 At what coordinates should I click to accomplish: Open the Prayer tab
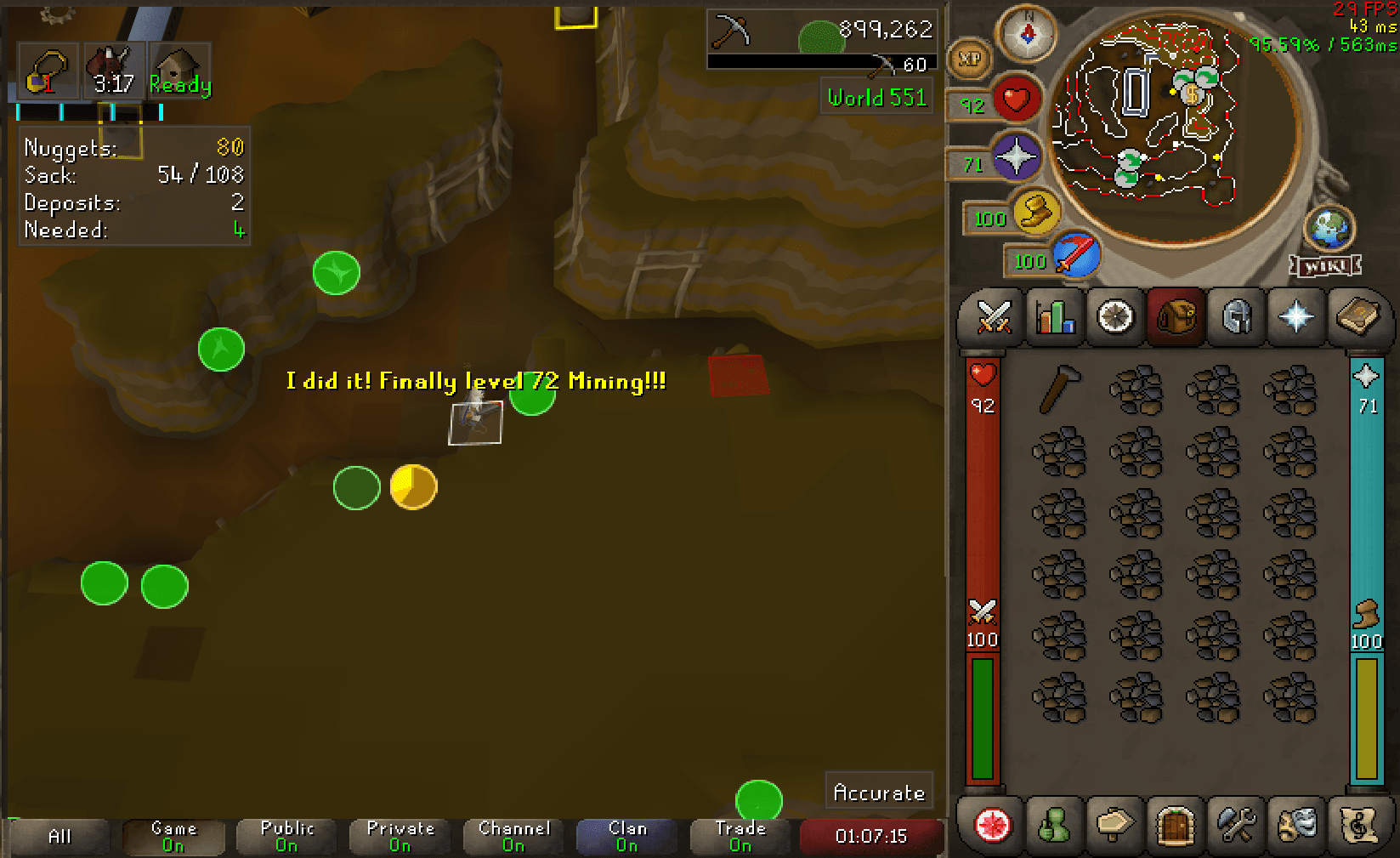point(1295,317)
